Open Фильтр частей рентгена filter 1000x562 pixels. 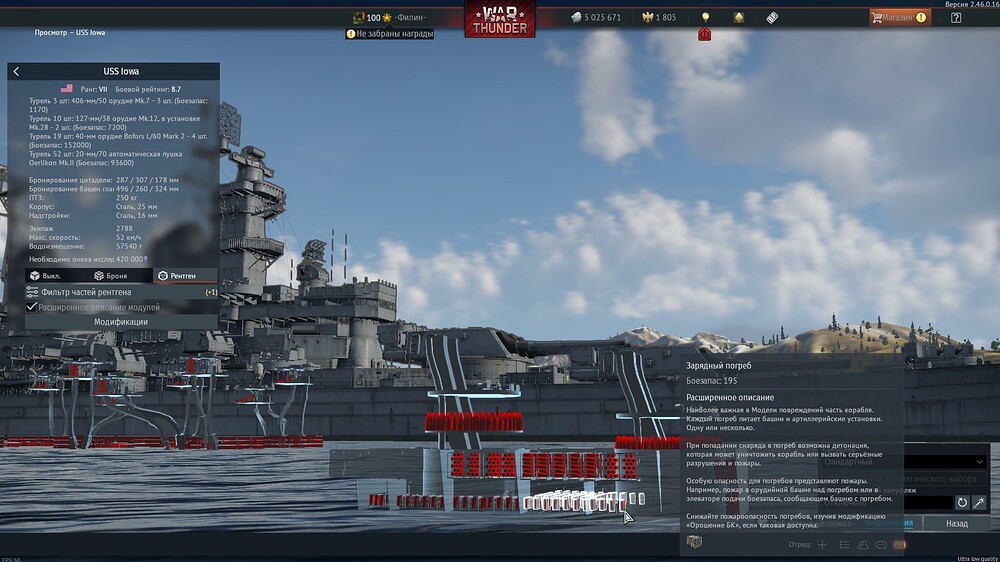click(x=87, y=292)
